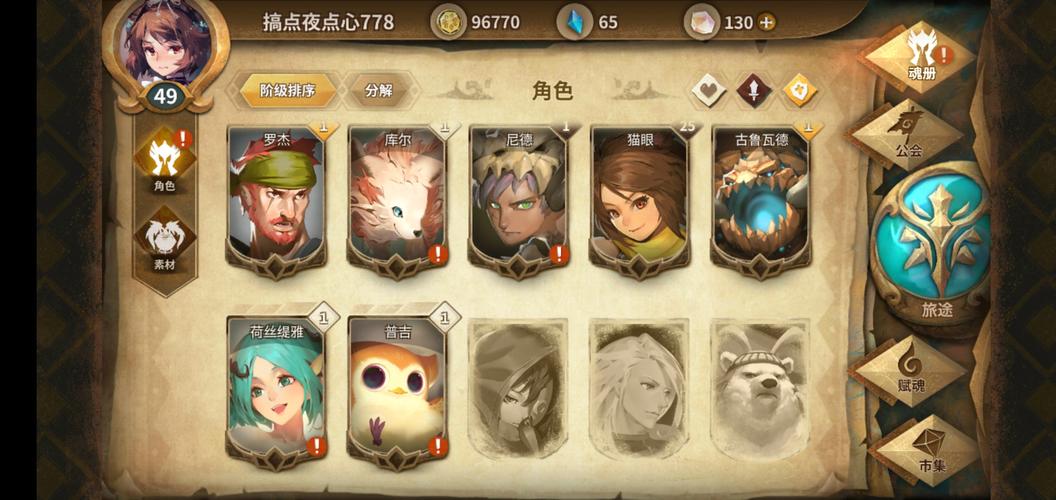Start the 旅途 journey
Viewport: 1056px width, 500px height.
936,245
